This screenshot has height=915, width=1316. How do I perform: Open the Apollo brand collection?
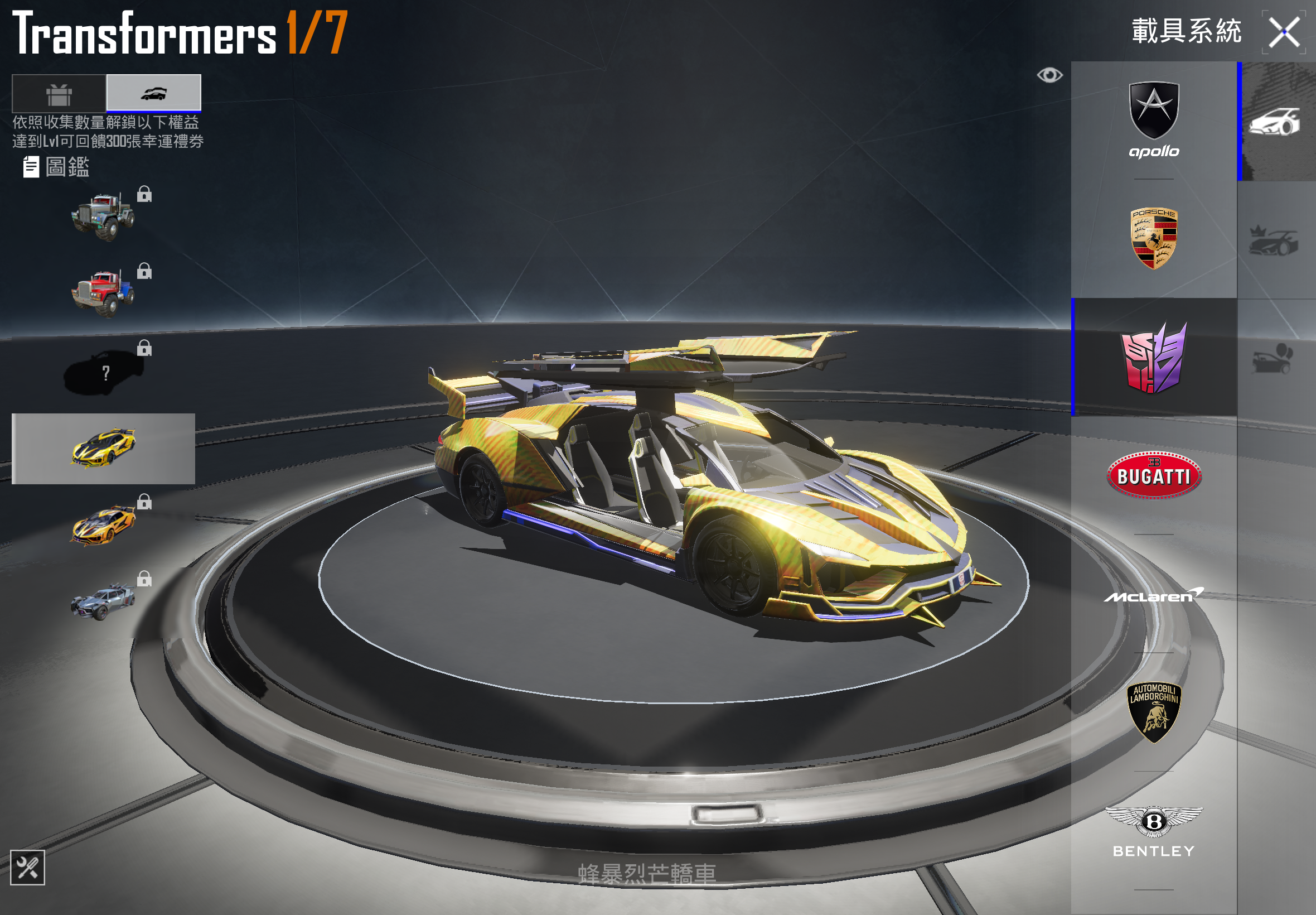tap(1153, 121)
